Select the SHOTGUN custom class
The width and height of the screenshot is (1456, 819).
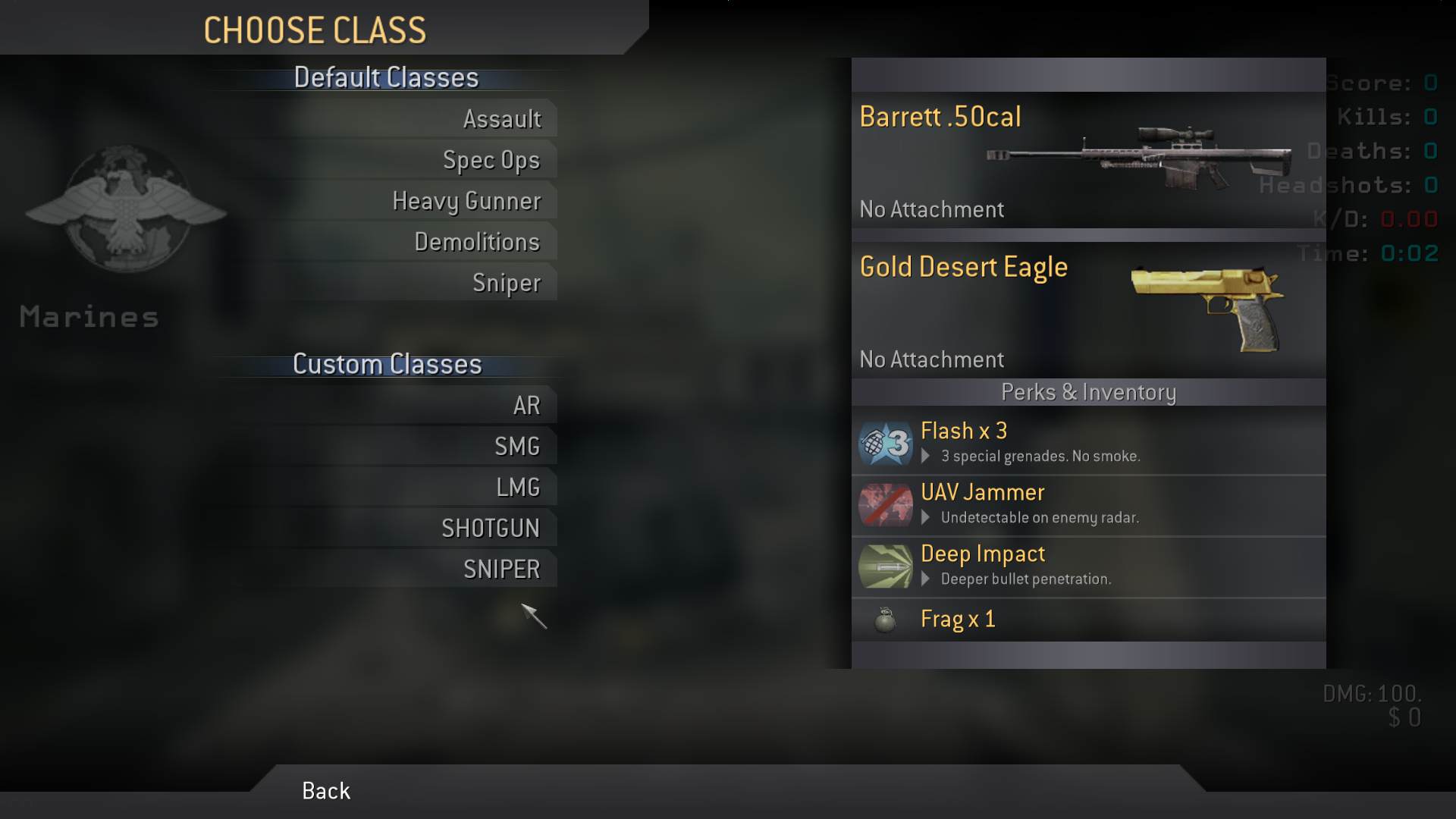click(490, 529)
